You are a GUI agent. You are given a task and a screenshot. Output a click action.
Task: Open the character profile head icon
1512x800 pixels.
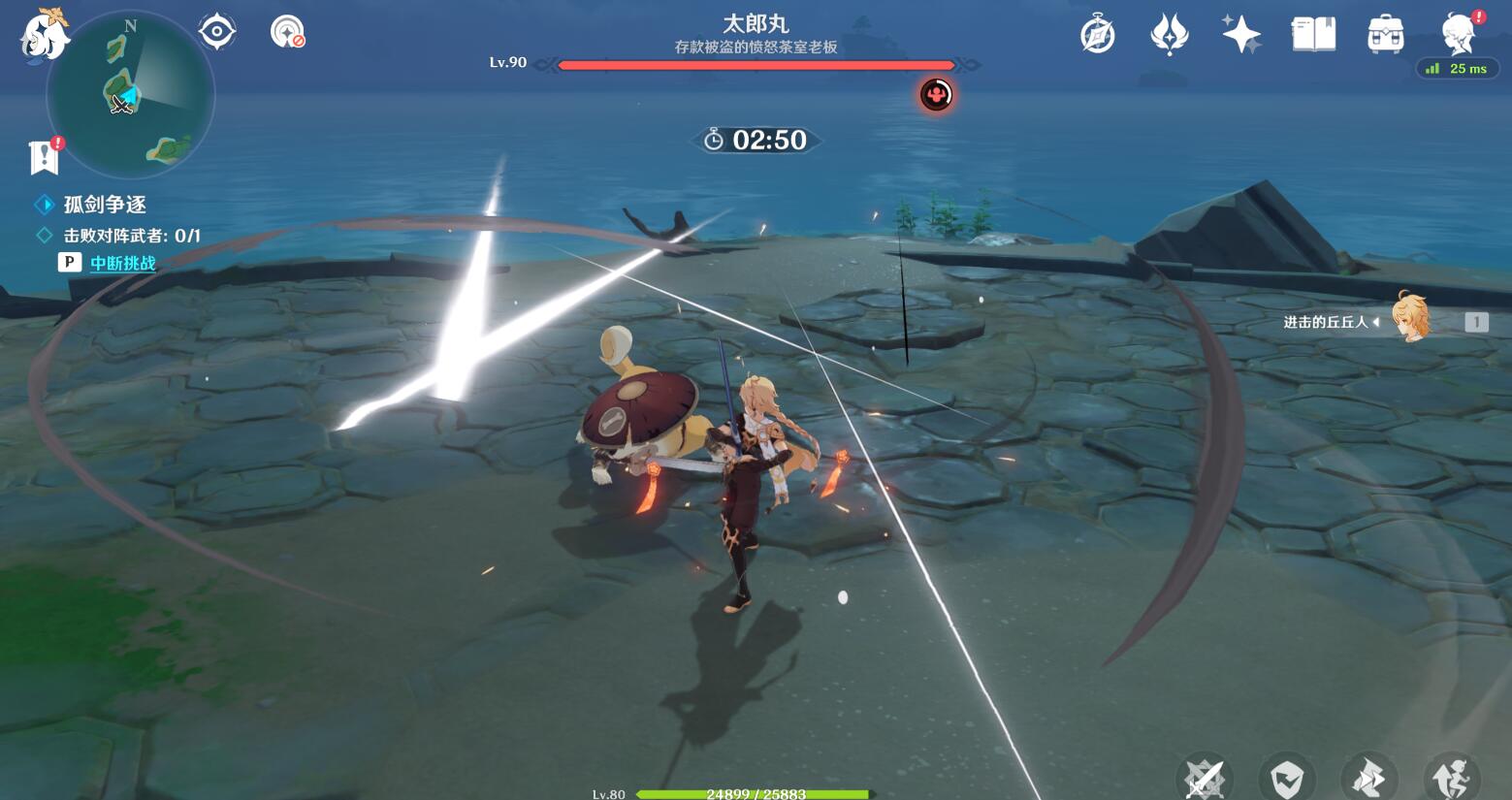coord(1458,34)
